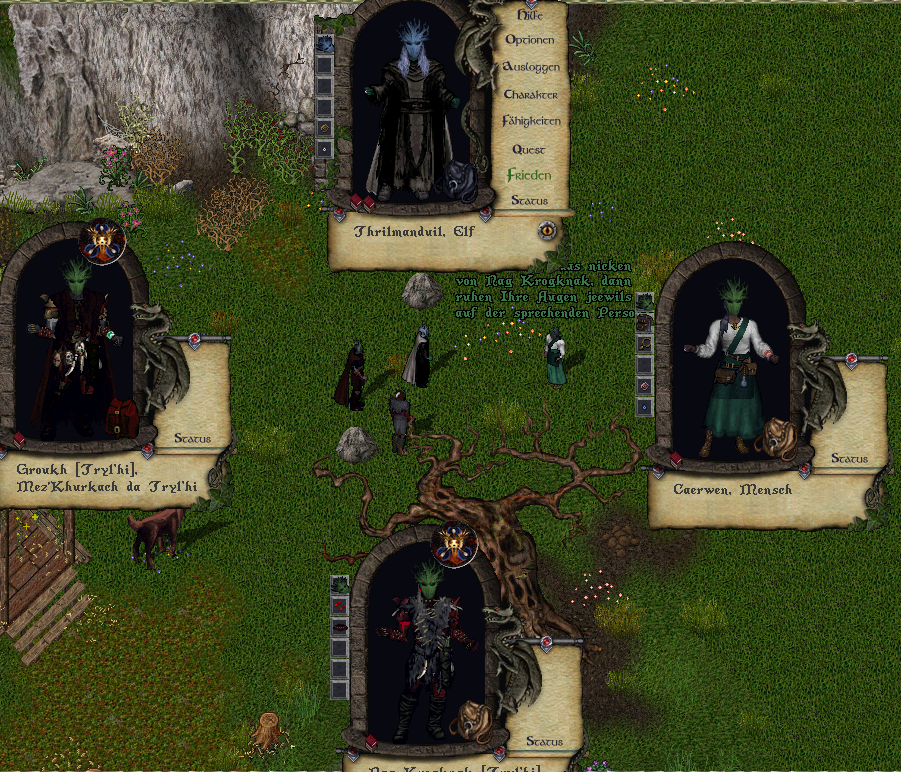
Task: Click the golden eye icon by Thrilmanduil's name
Action: [x=547, y=230]
